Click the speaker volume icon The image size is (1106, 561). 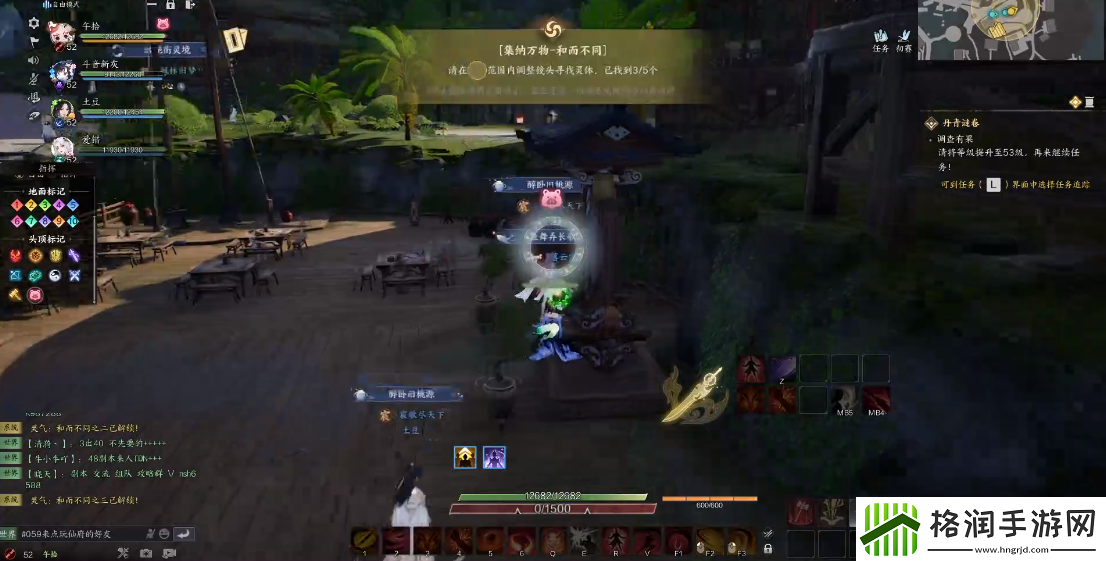click(x=34, y=60)
